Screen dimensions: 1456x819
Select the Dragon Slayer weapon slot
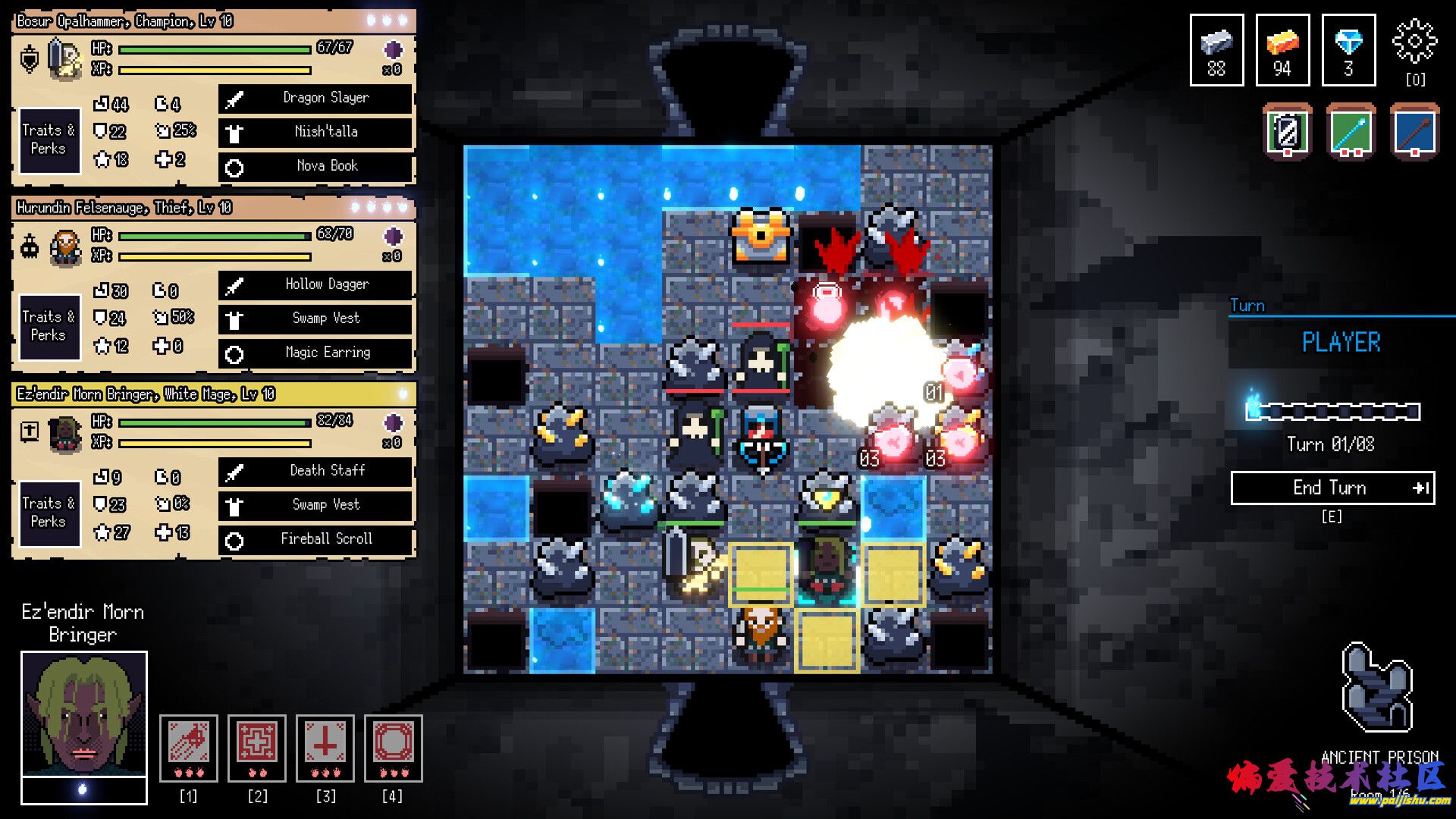pyautogui.click(x=315, y=98)
